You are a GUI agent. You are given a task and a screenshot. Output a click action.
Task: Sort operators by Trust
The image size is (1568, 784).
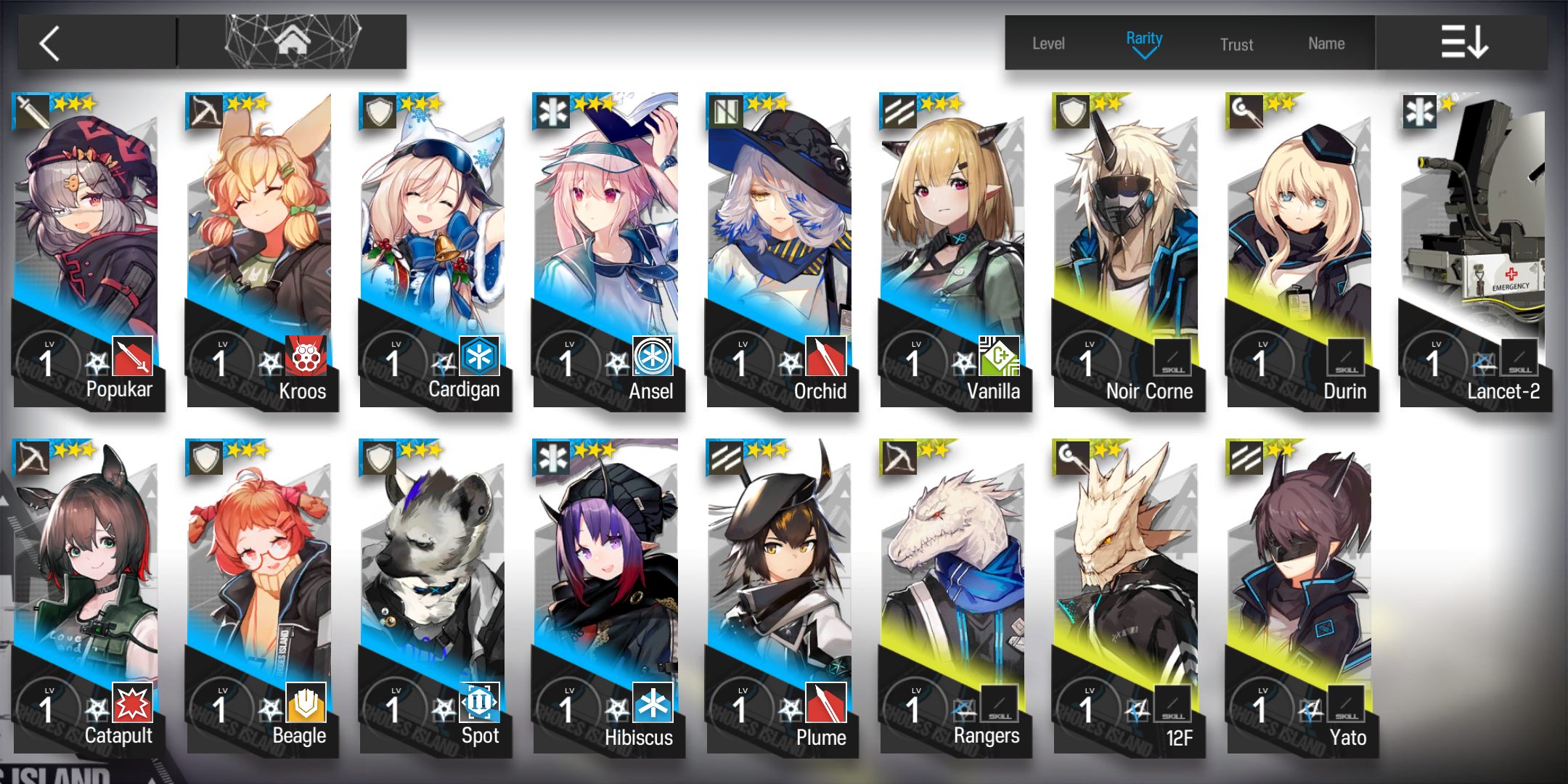coord(1236,44)
